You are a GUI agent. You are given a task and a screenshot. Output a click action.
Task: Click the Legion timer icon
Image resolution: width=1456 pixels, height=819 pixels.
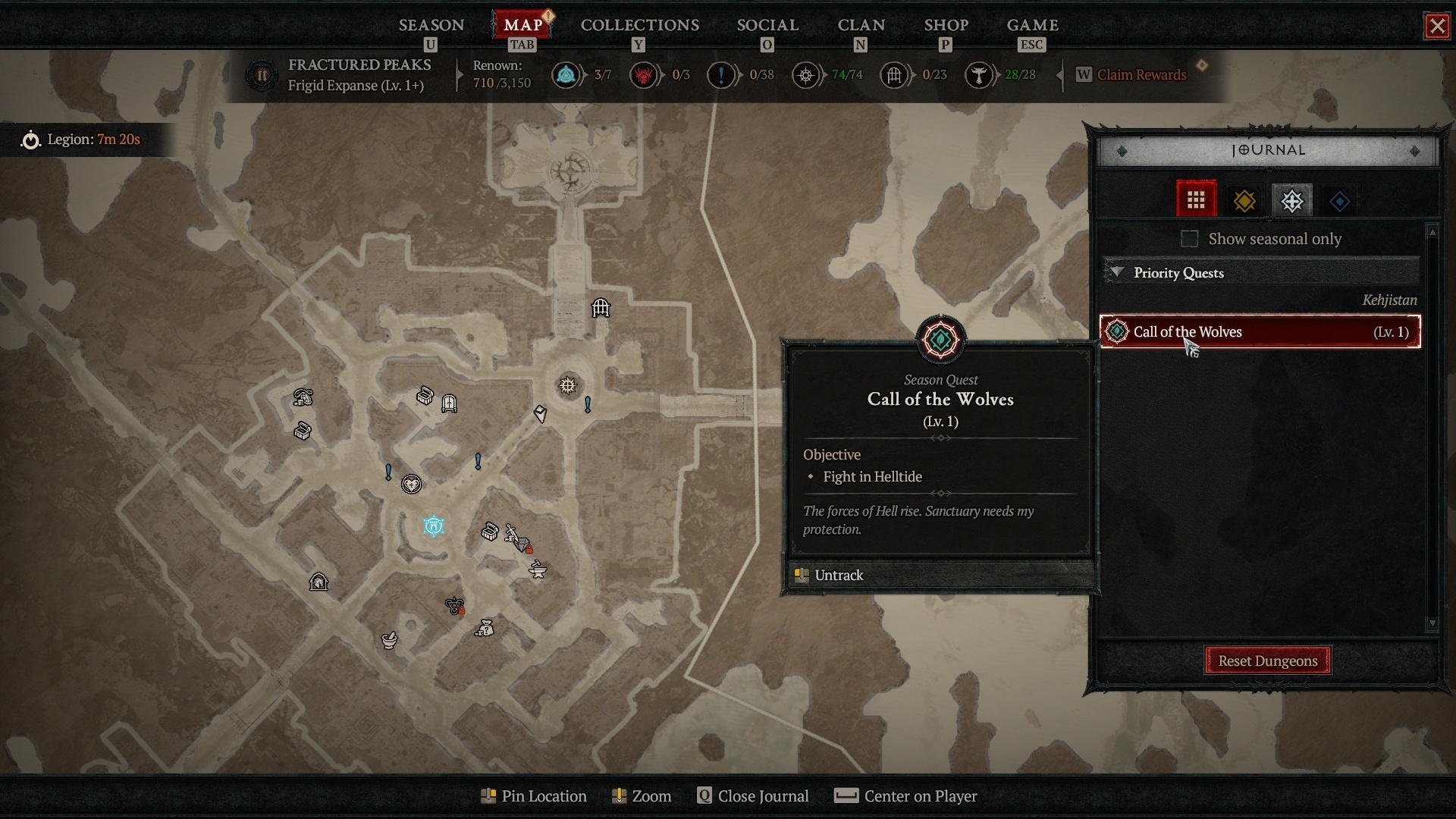(31, 140)
